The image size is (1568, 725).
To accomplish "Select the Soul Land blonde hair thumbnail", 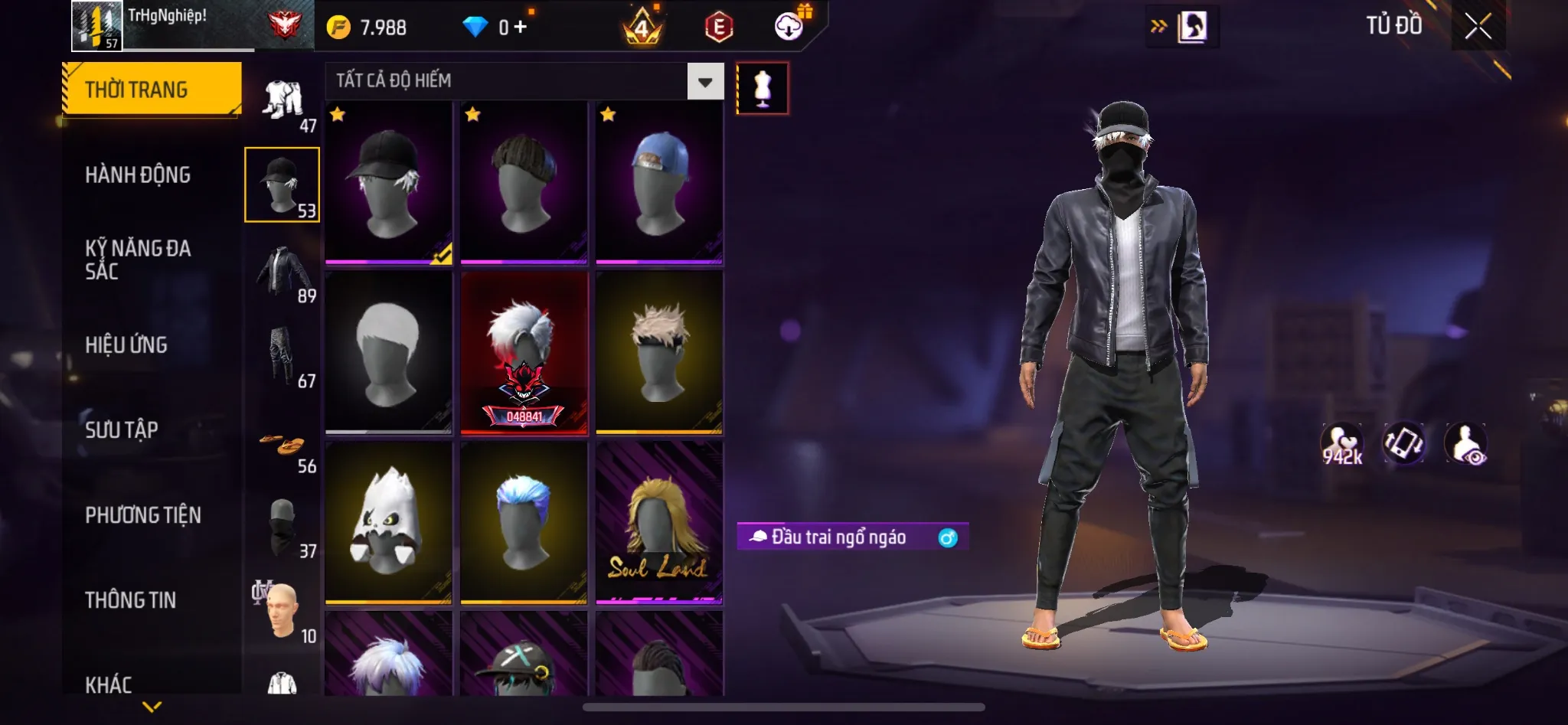I will (660, 524).
